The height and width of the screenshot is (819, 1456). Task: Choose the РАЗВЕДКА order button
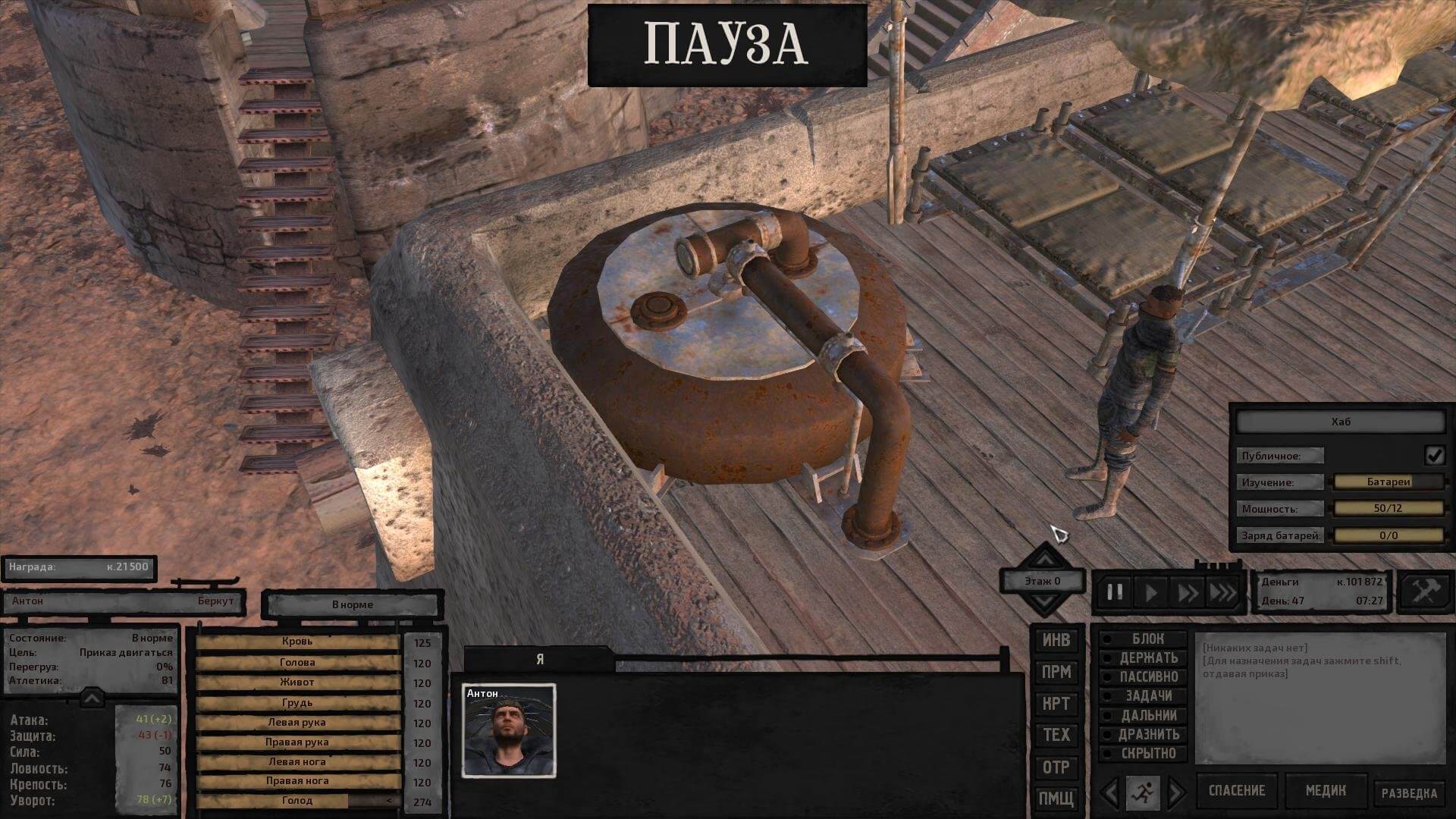pos(1408,793)
